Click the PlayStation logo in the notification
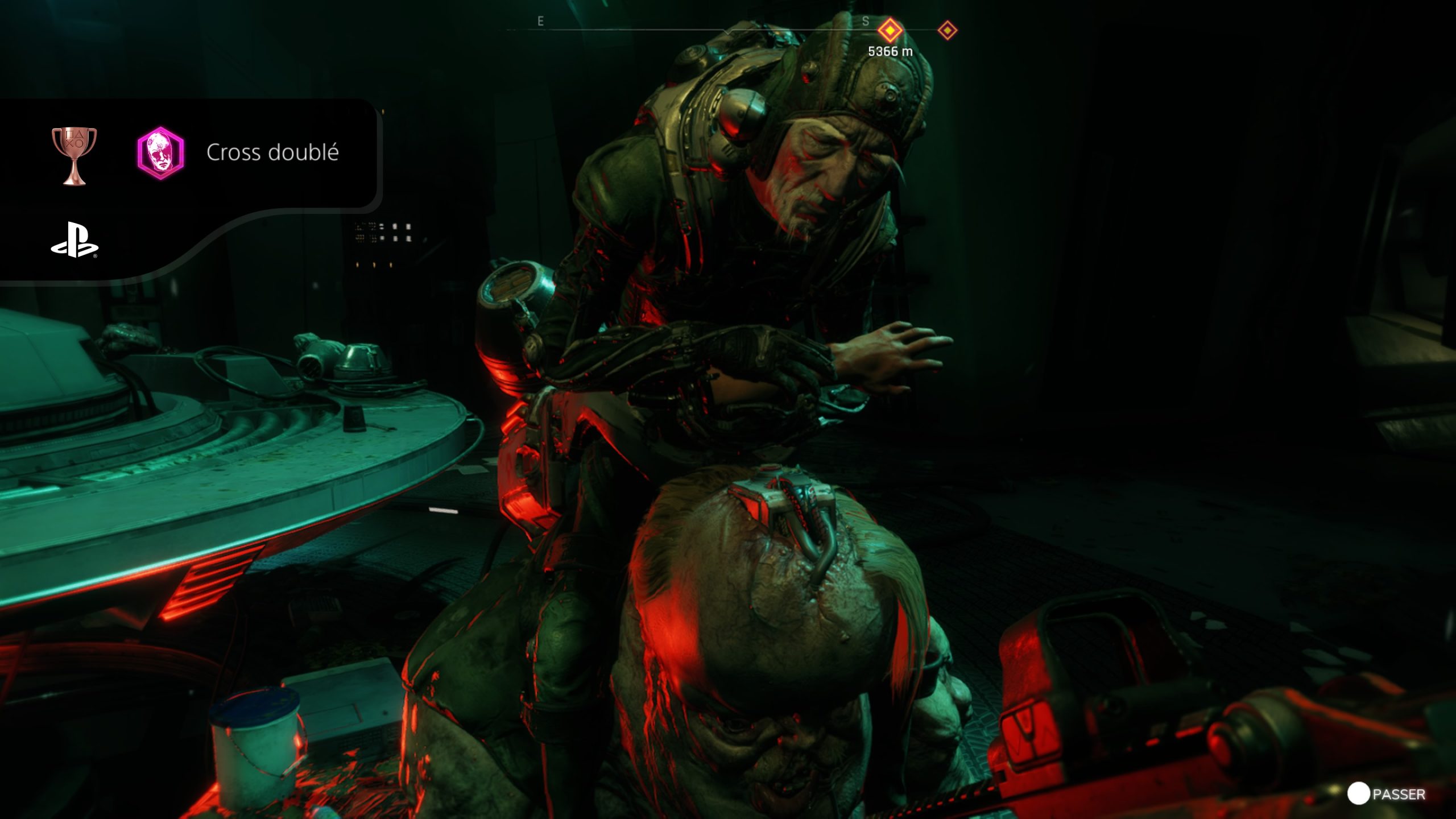 point(75,239)
